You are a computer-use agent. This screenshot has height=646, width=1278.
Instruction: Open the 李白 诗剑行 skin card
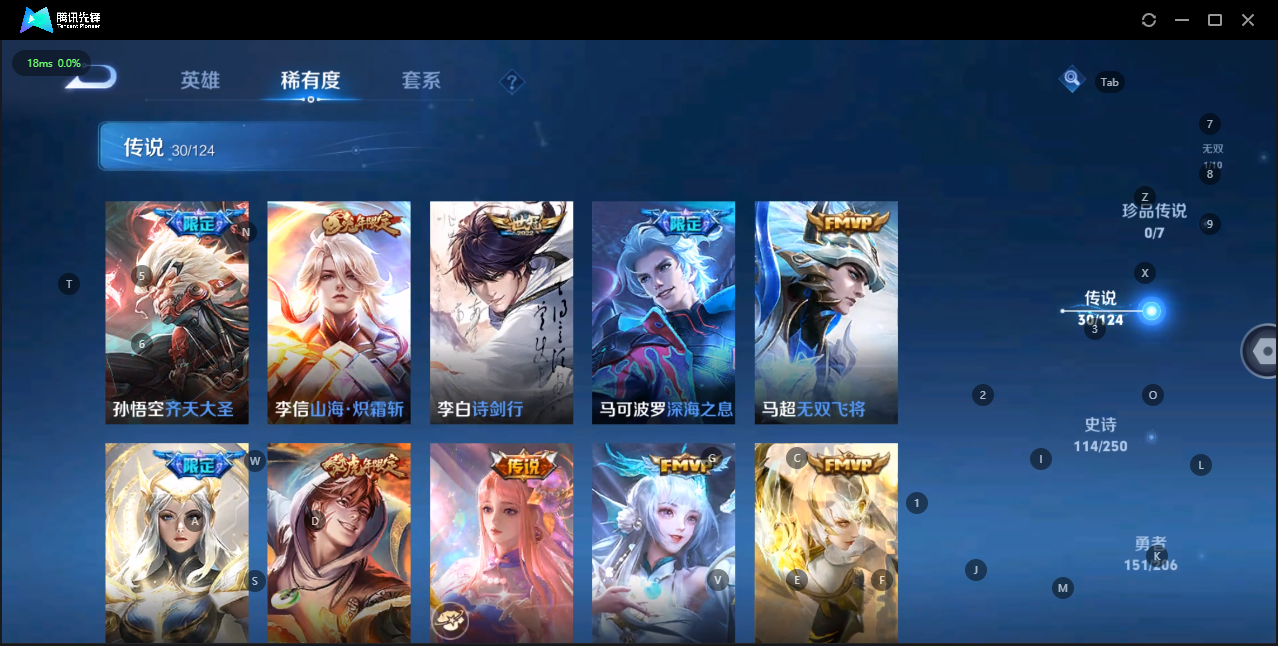coord(501,312)
